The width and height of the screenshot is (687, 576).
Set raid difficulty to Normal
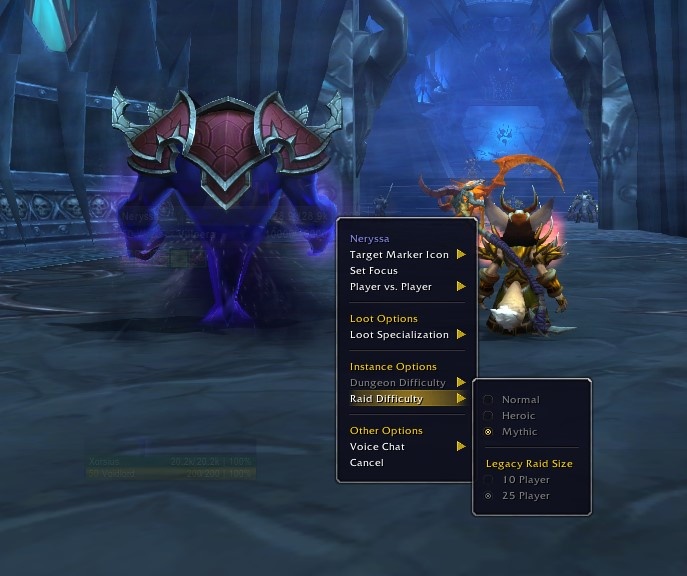click(520, 400)
